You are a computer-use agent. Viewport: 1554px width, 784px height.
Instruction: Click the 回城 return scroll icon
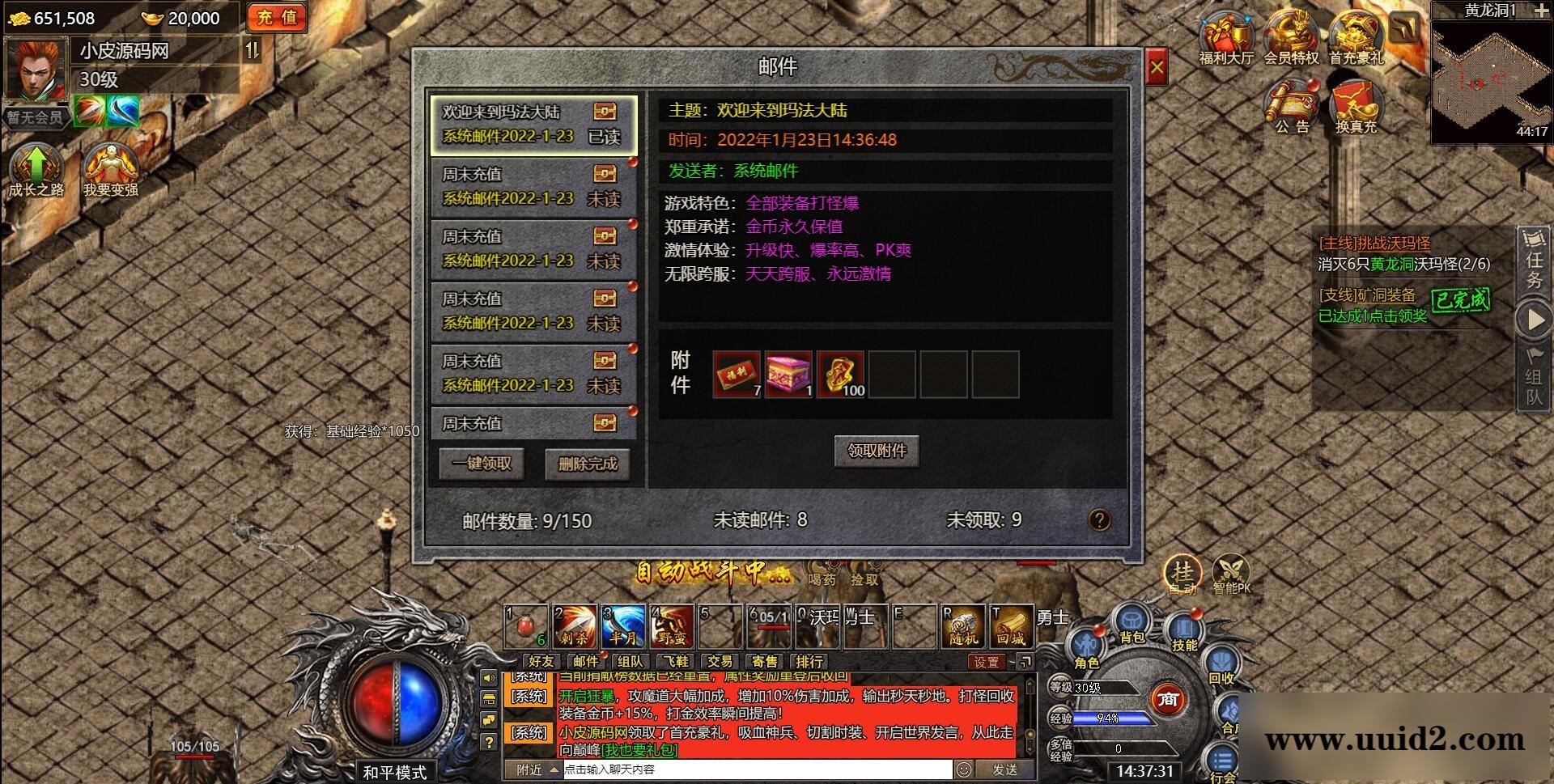coord(1013,625)
